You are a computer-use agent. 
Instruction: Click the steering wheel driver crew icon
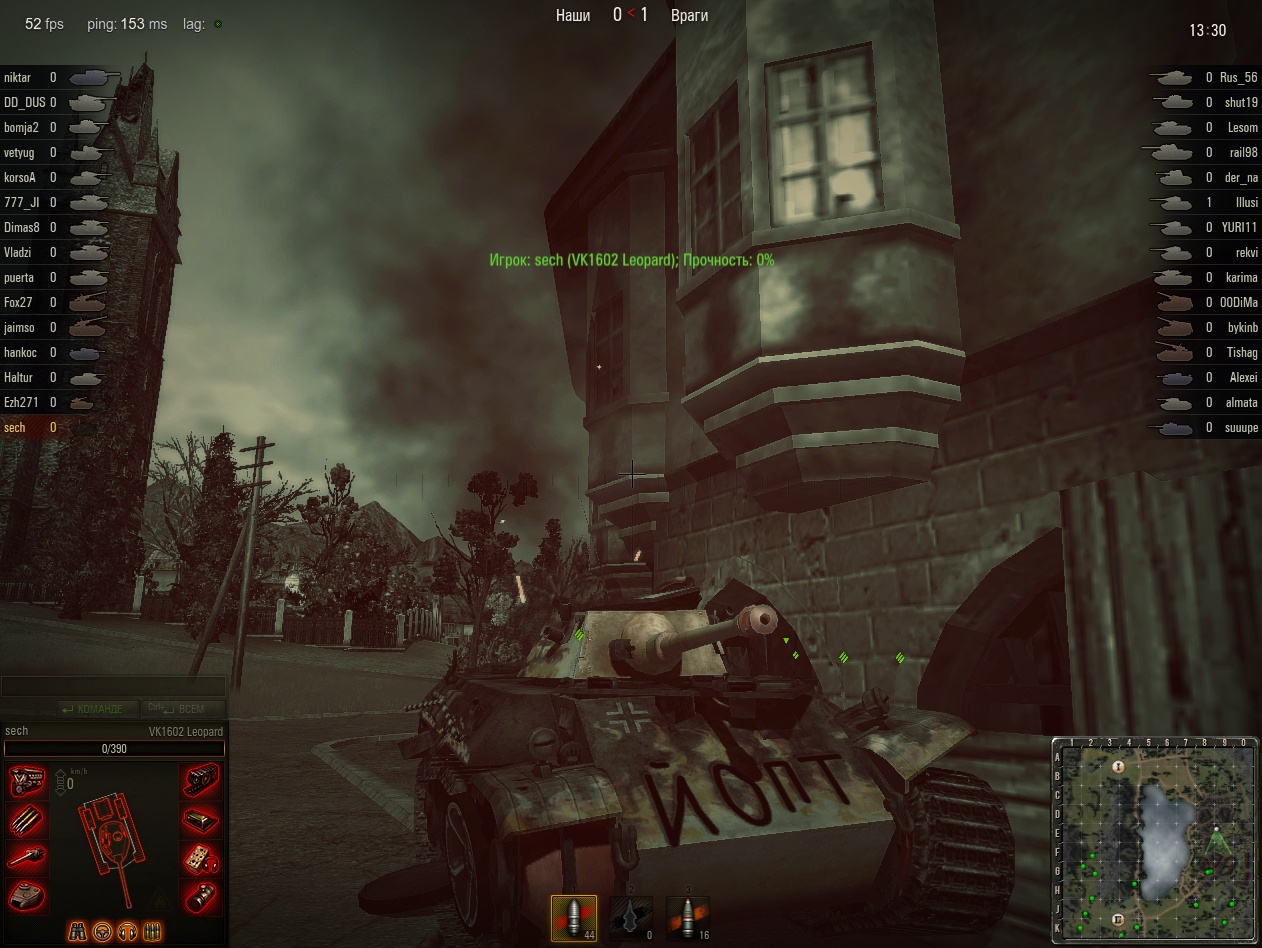[102, 931]
